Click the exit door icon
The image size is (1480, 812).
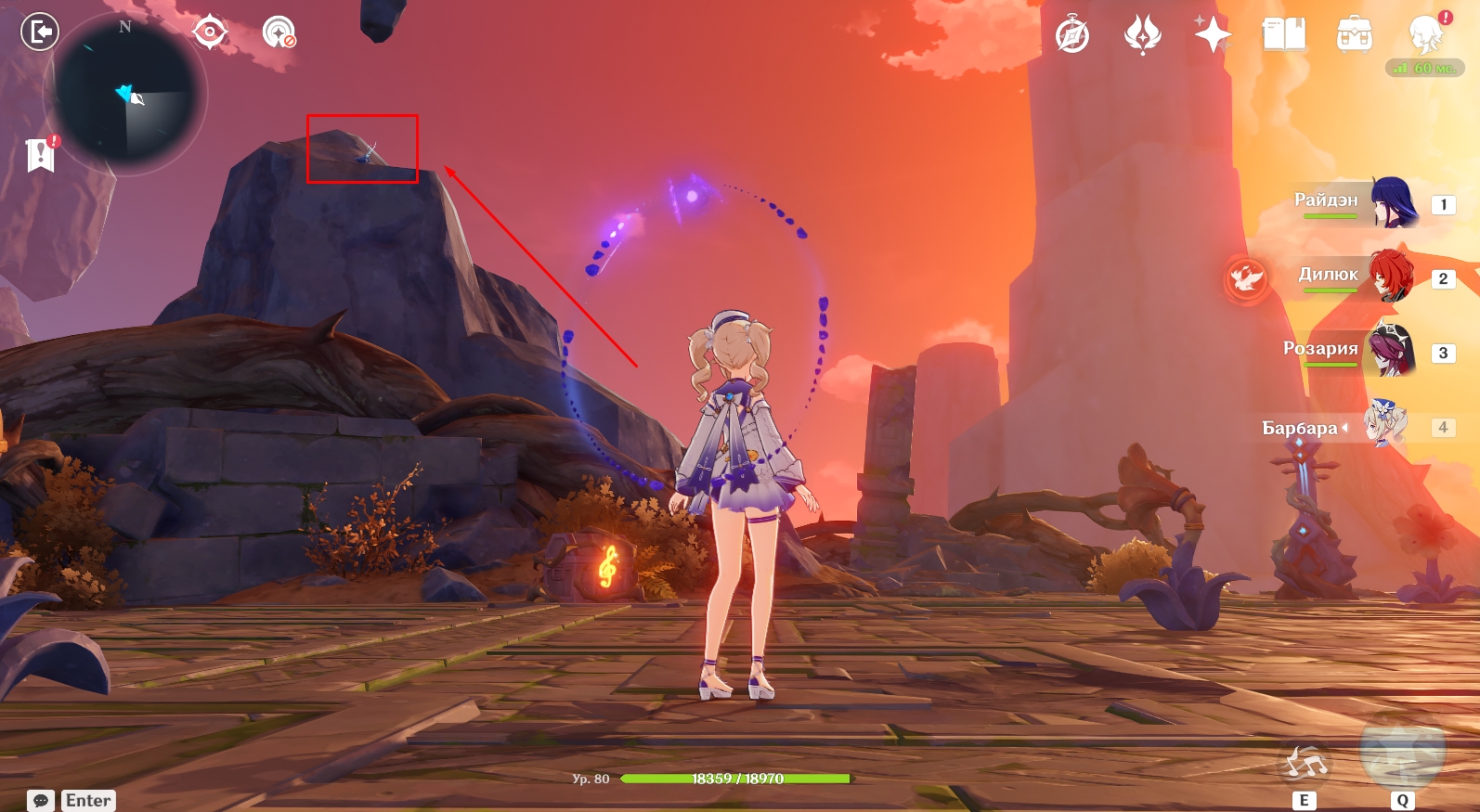(x=40, y=32)
